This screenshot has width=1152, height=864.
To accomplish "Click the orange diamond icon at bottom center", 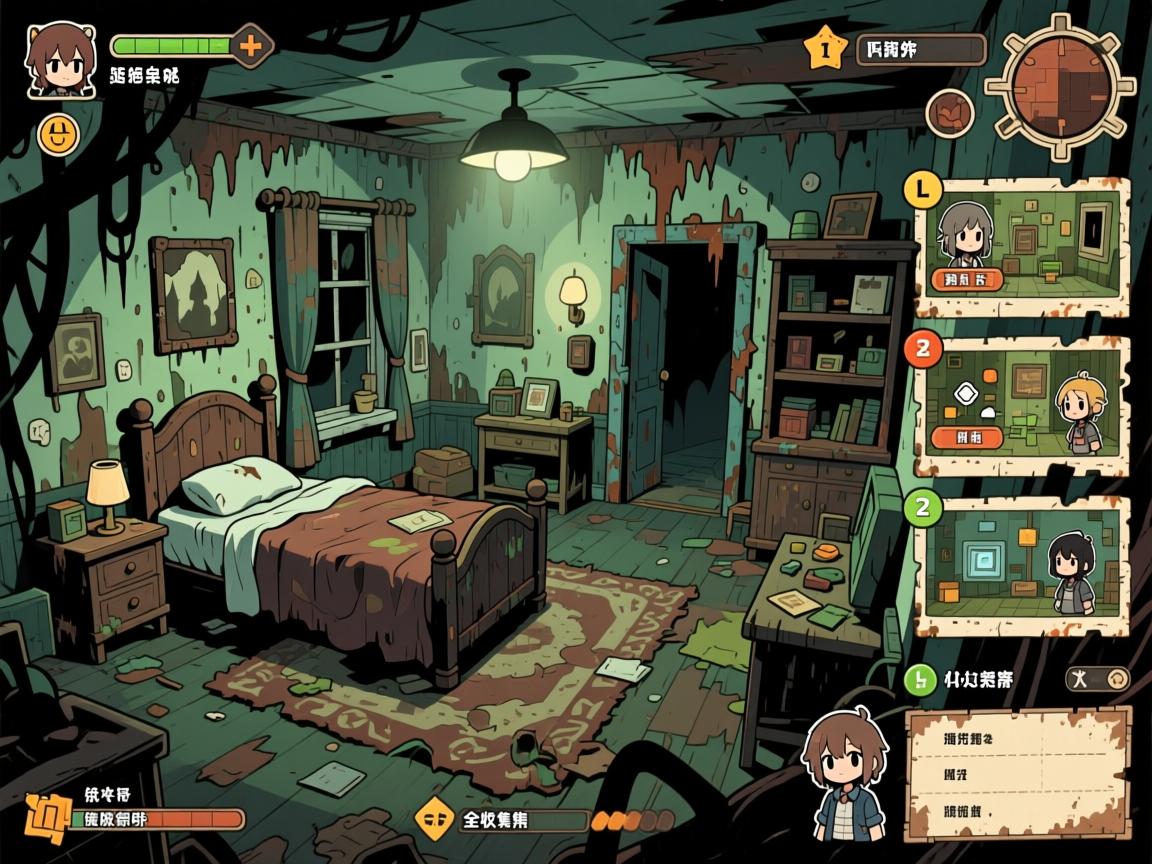I will click(x=432, y=819).
